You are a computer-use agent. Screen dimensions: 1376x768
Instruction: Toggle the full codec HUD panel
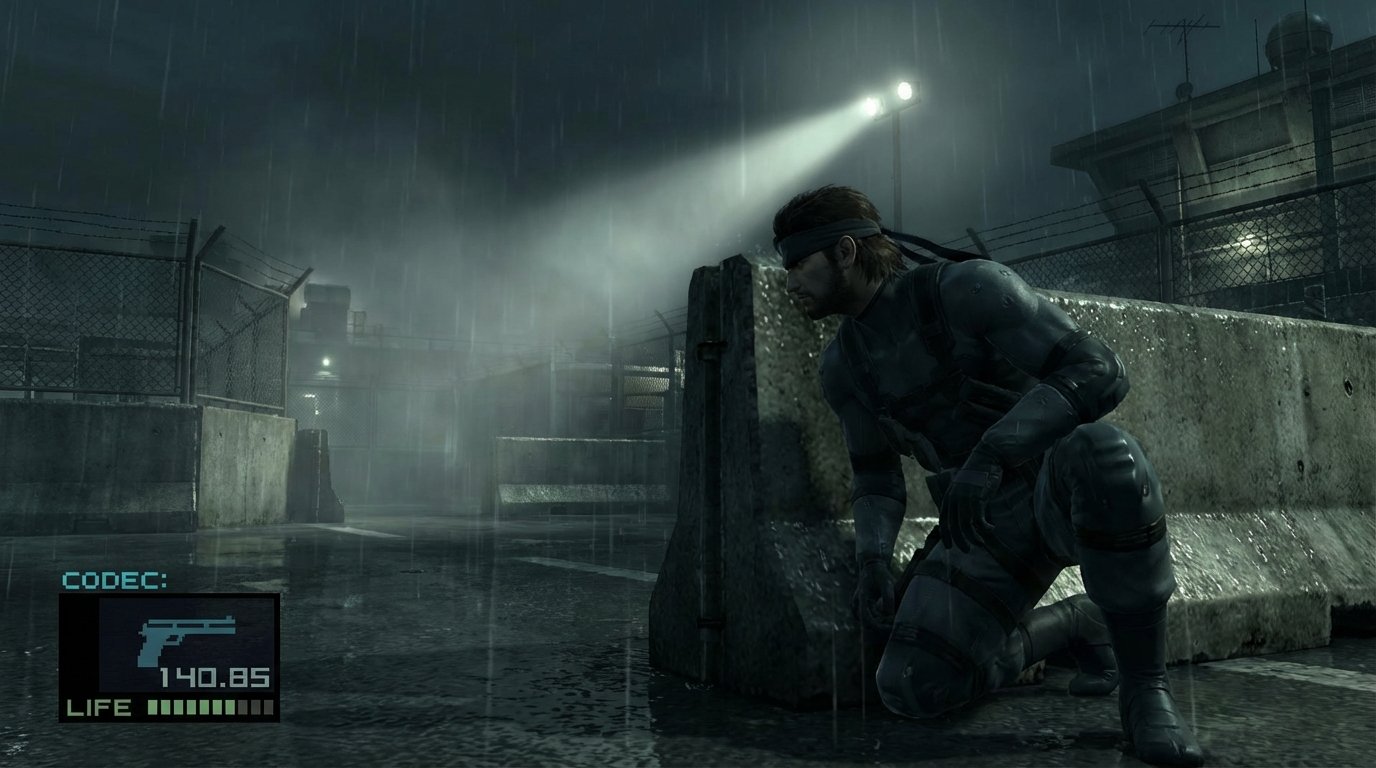pyautogui.click(x=170, y=650)
